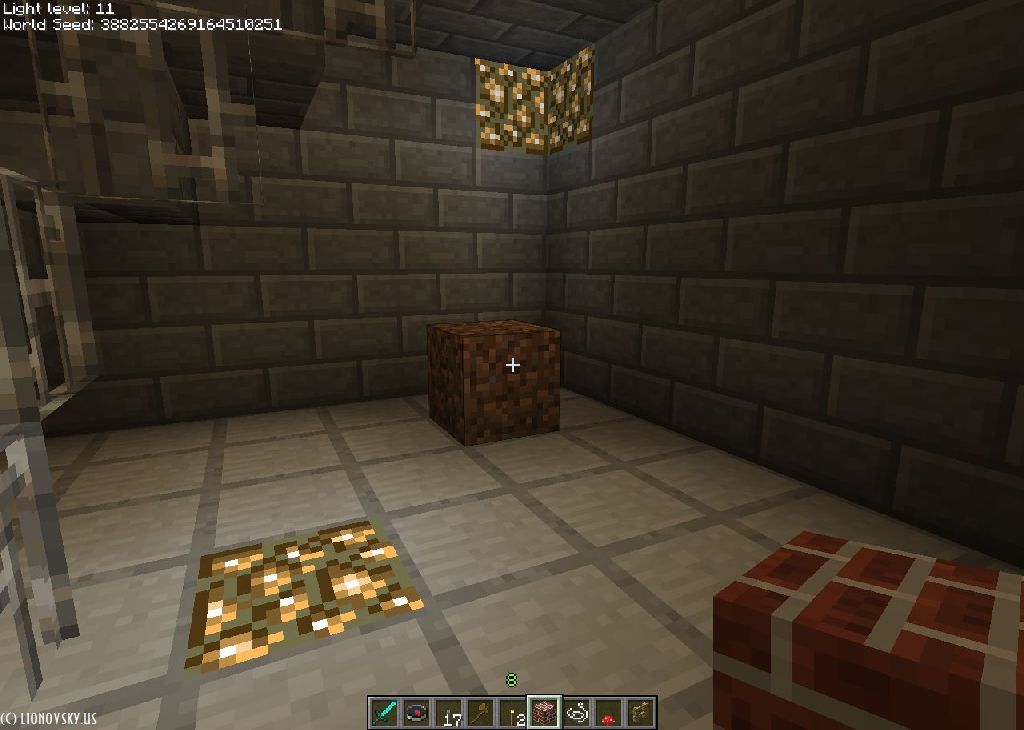Choose the hotbar slot holding 17 items
Image resolution: width=1024 pixels, height=730 pixels.
click(450, 712)
